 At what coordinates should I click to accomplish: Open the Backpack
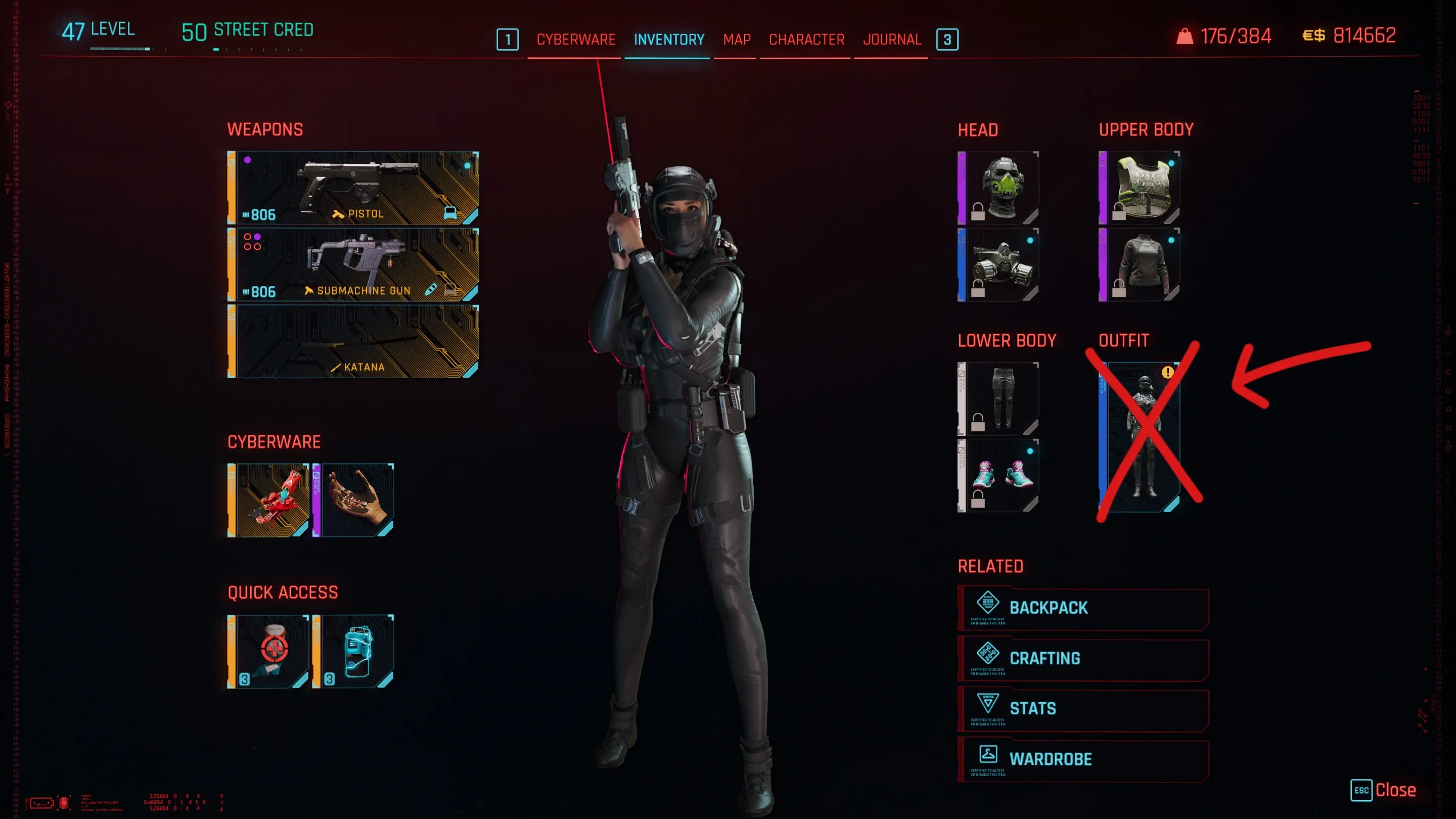[x=1083, y=608]
